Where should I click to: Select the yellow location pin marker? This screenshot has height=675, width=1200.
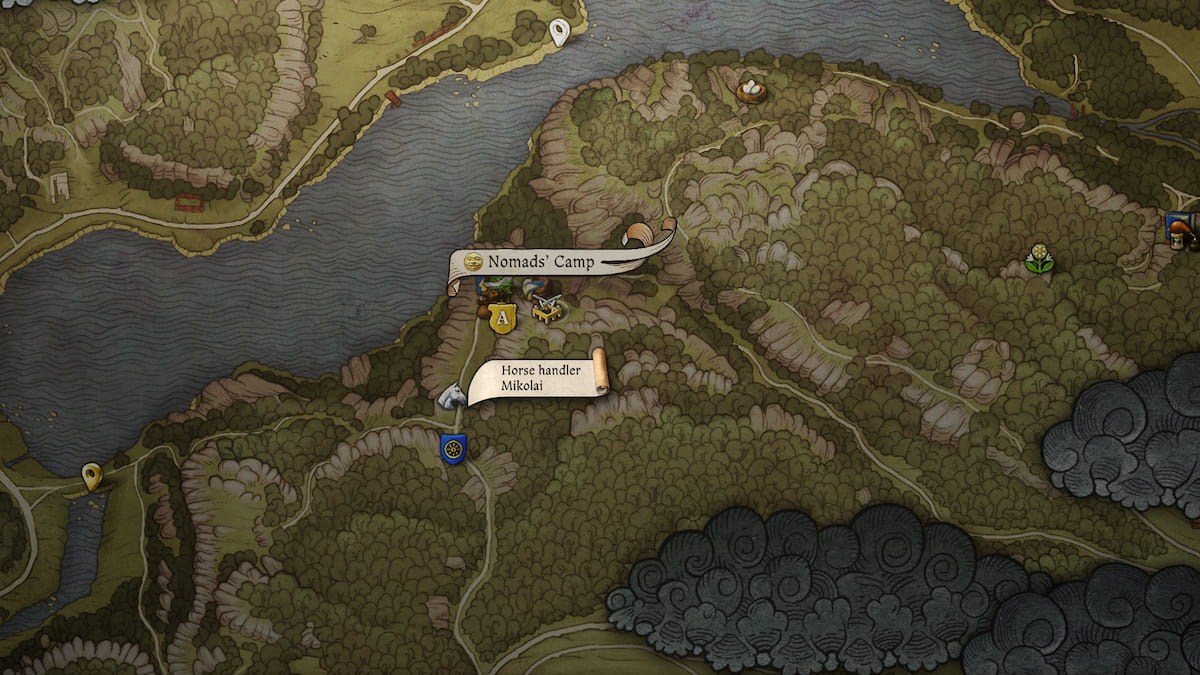tap(93, 476)
